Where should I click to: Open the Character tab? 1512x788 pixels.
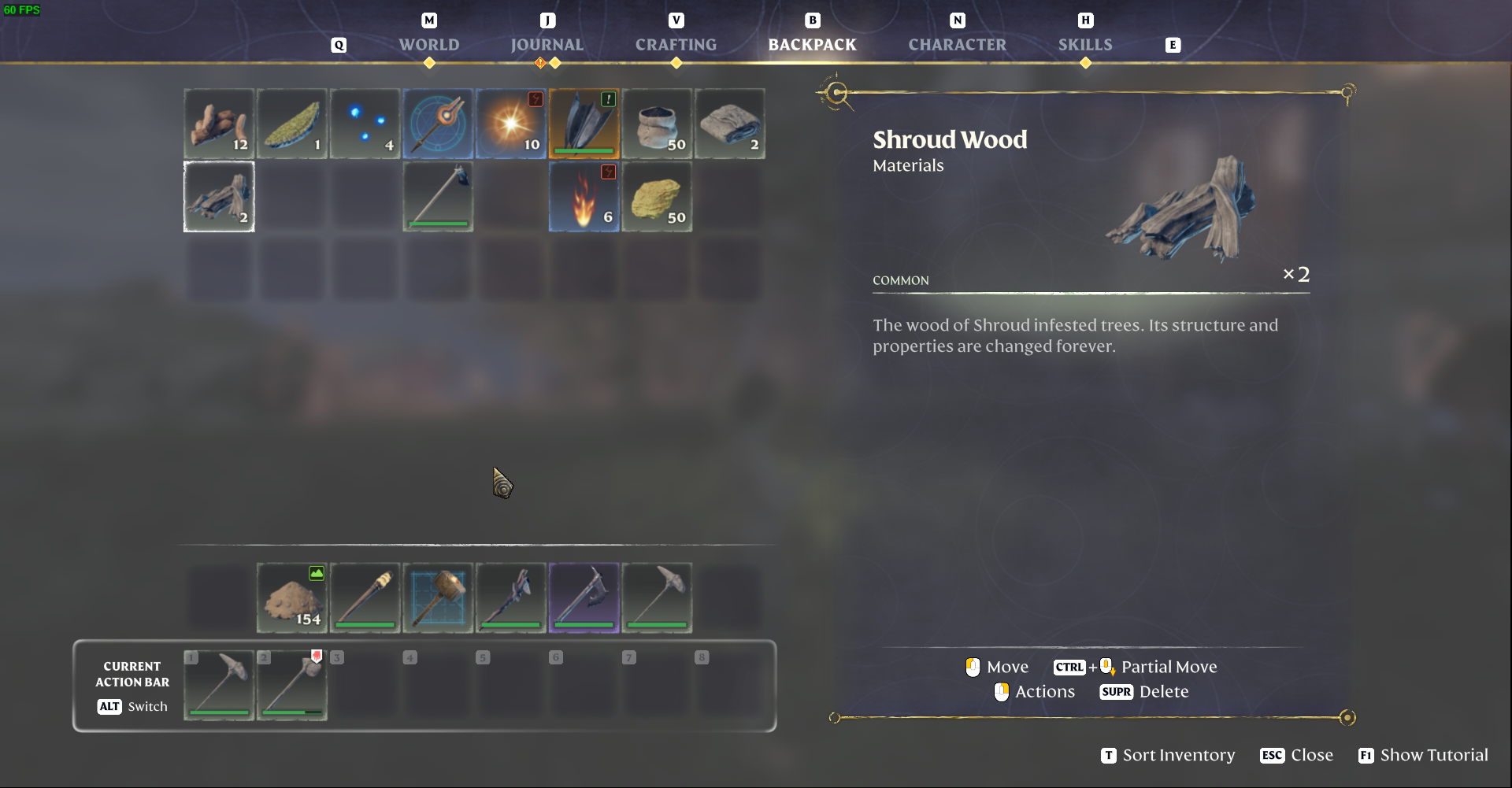(x=957, y=45)
